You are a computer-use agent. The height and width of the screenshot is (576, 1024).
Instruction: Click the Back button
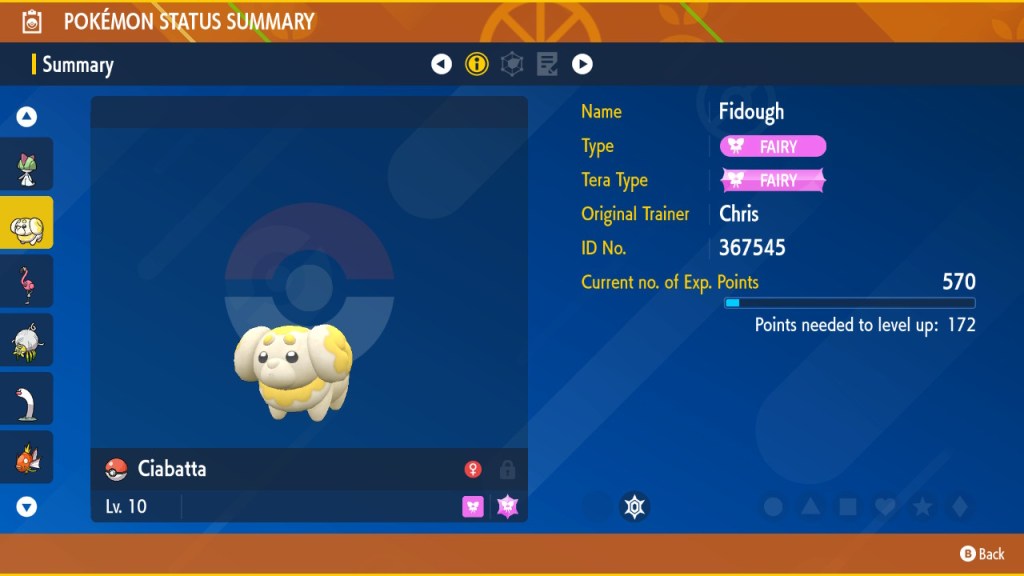(982, 553)
